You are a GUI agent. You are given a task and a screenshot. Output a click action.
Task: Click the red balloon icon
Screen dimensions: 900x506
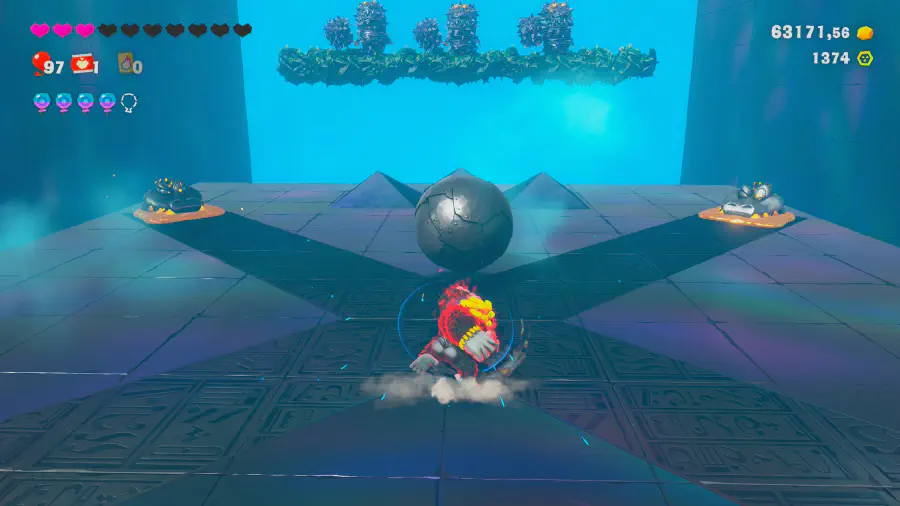point(38,65)
